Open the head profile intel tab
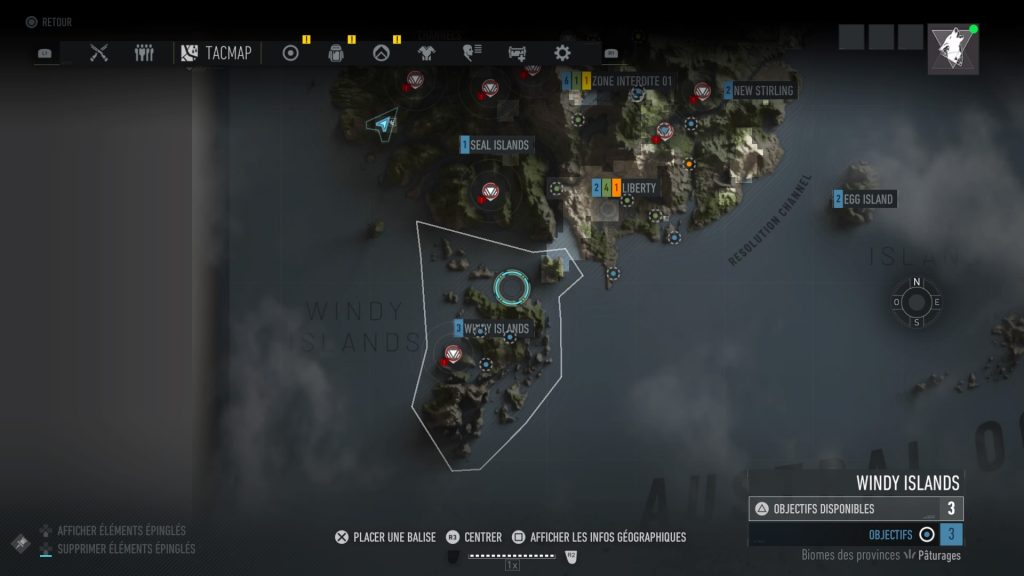This screenshot has height=576, width=1024. point(472,53)
